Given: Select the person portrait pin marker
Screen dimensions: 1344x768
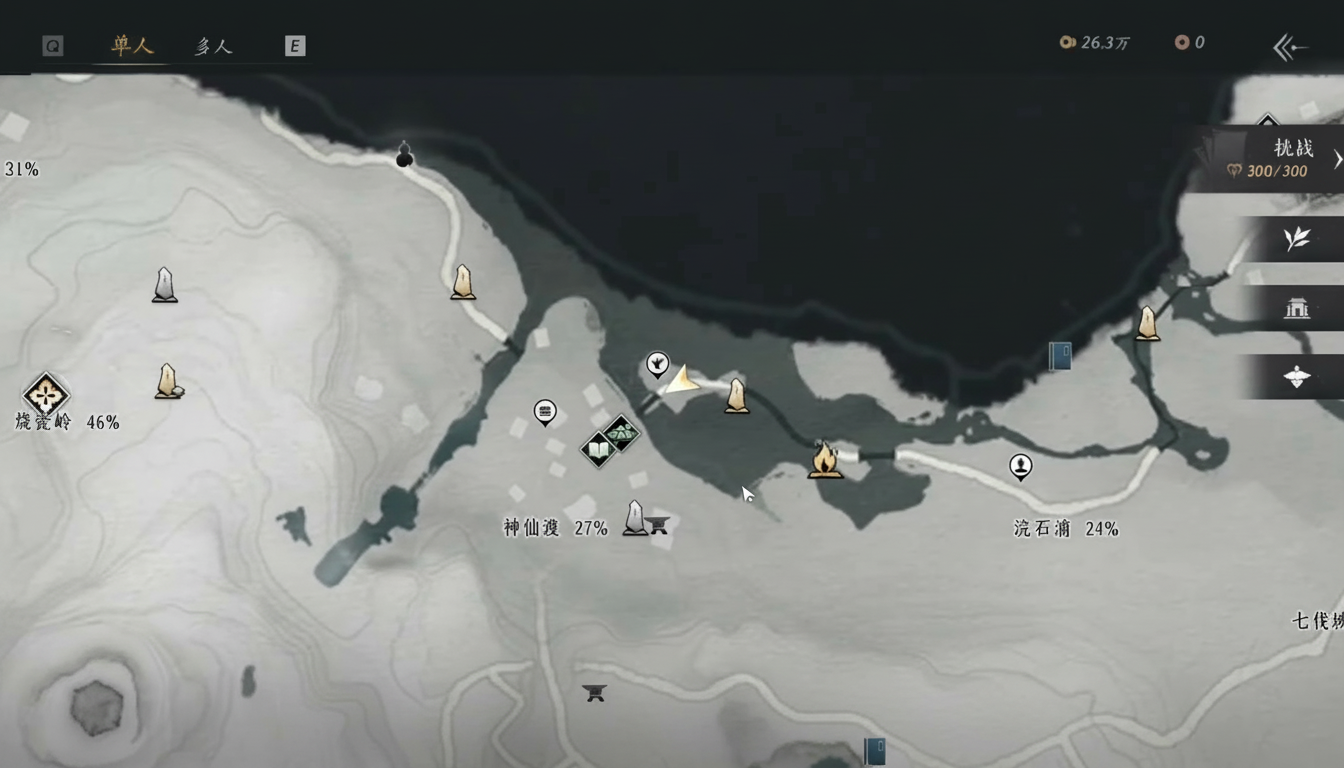Looking at the screenshot, I should 1020,466.
